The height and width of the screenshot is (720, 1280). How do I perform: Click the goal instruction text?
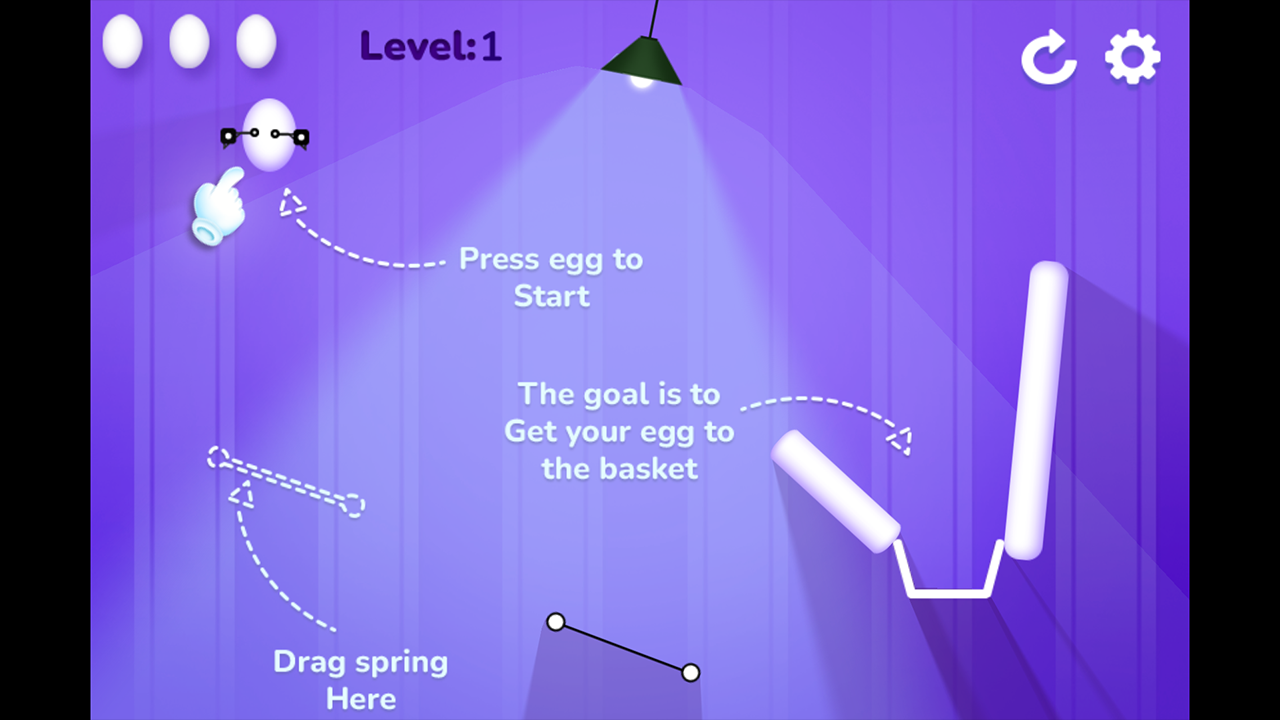(x=619, y=431)
